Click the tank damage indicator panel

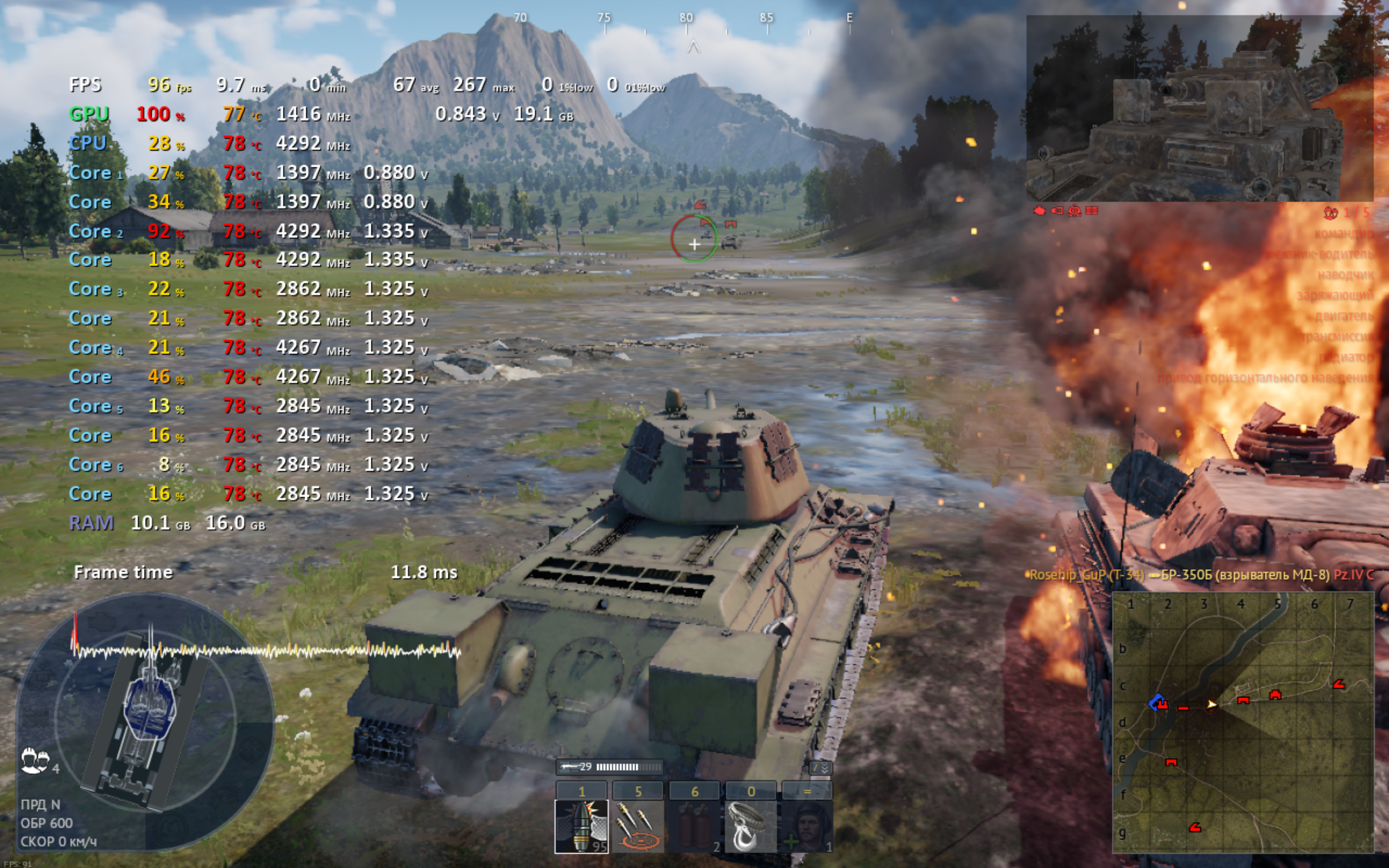(x=146, y=719)
